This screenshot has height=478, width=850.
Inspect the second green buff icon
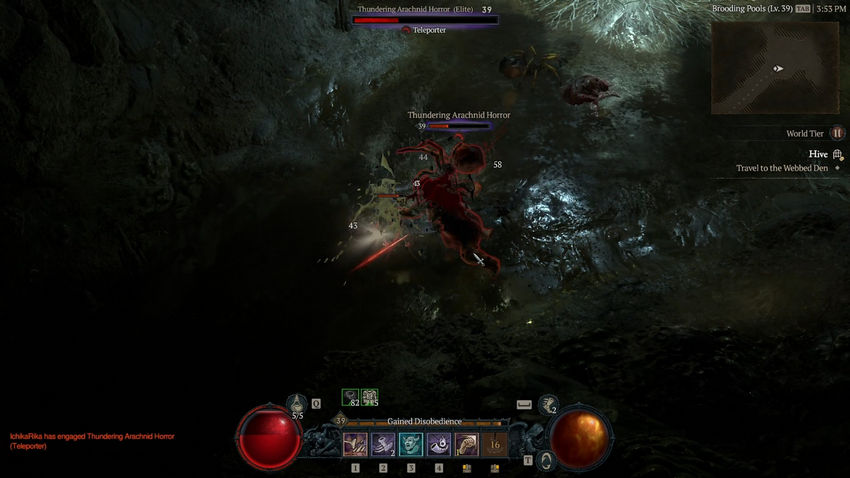tap(369, 398)
